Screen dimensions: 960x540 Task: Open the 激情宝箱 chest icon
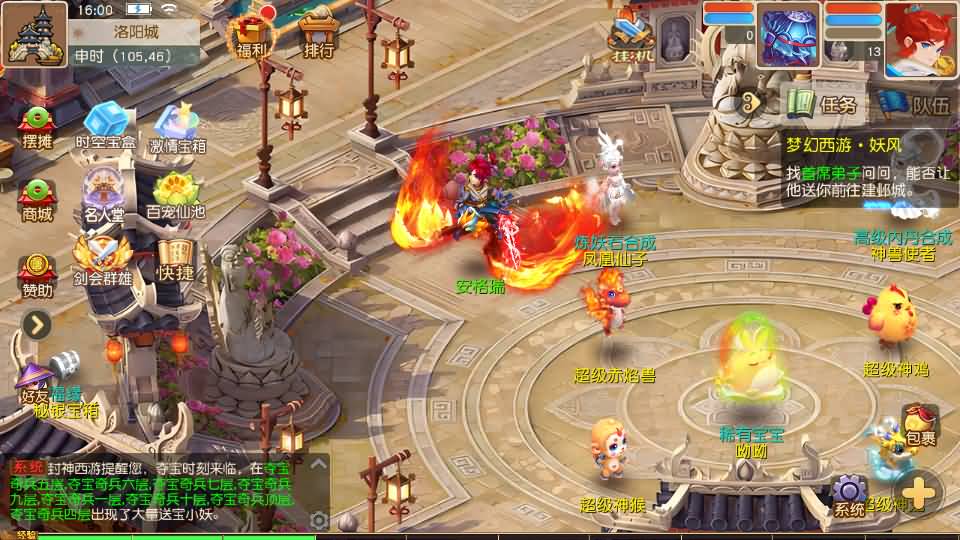pyautogui.click(x=178, y=128)
